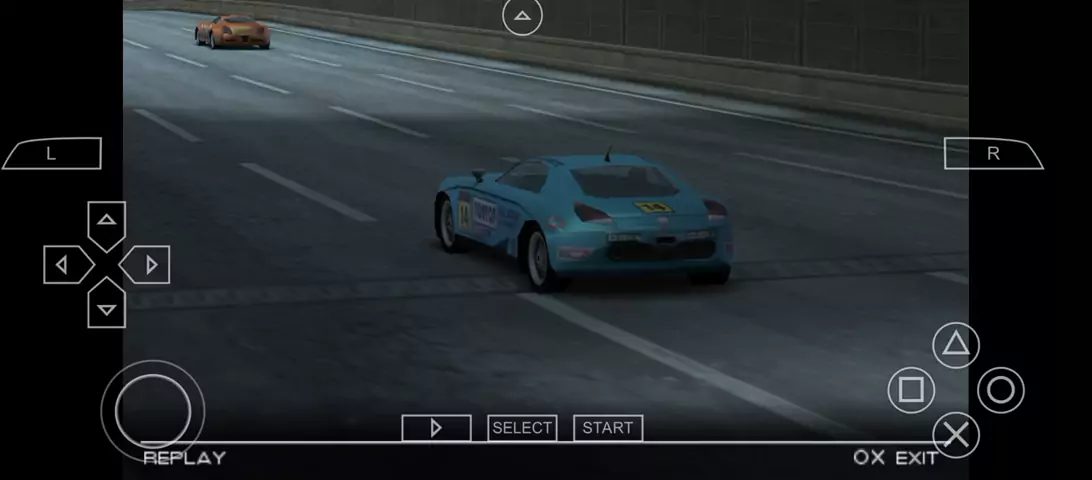Screen dimensions: 1092x480
Task: Tap the cross face button
Action: coord(956,435)
